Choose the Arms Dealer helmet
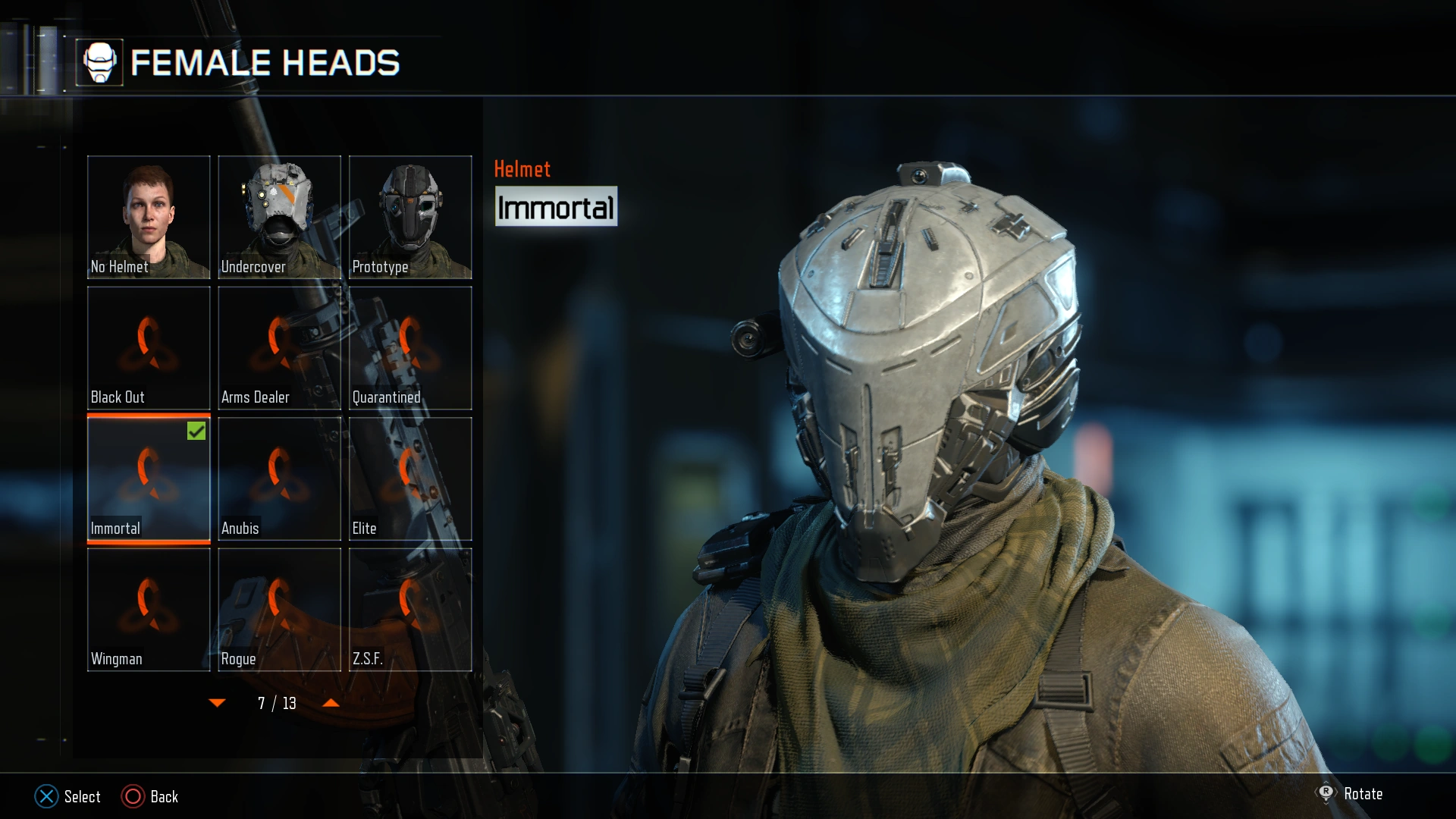1456x819 pixels. (x=279, y=348)
